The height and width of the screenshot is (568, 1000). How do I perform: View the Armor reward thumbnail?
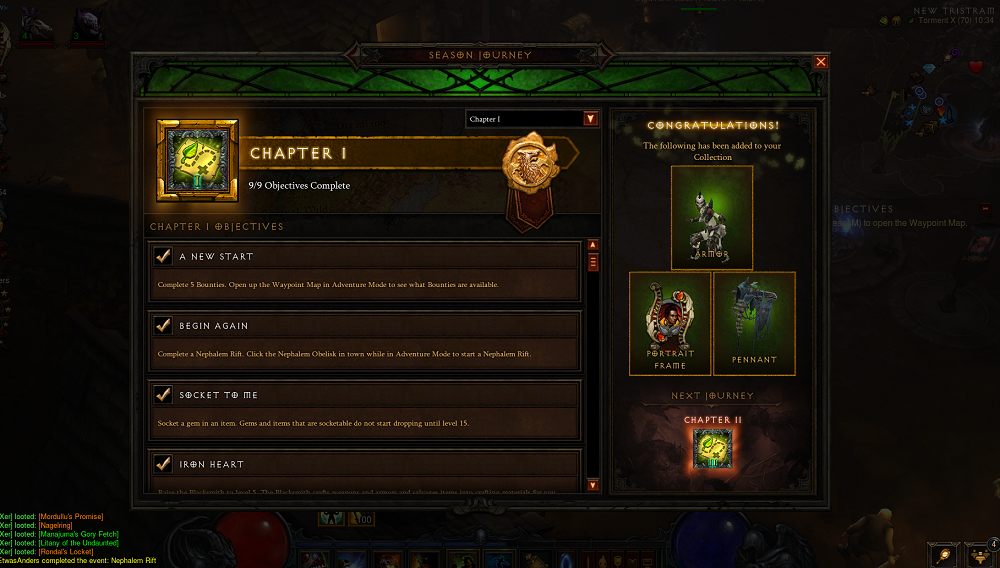pos(712,217)
